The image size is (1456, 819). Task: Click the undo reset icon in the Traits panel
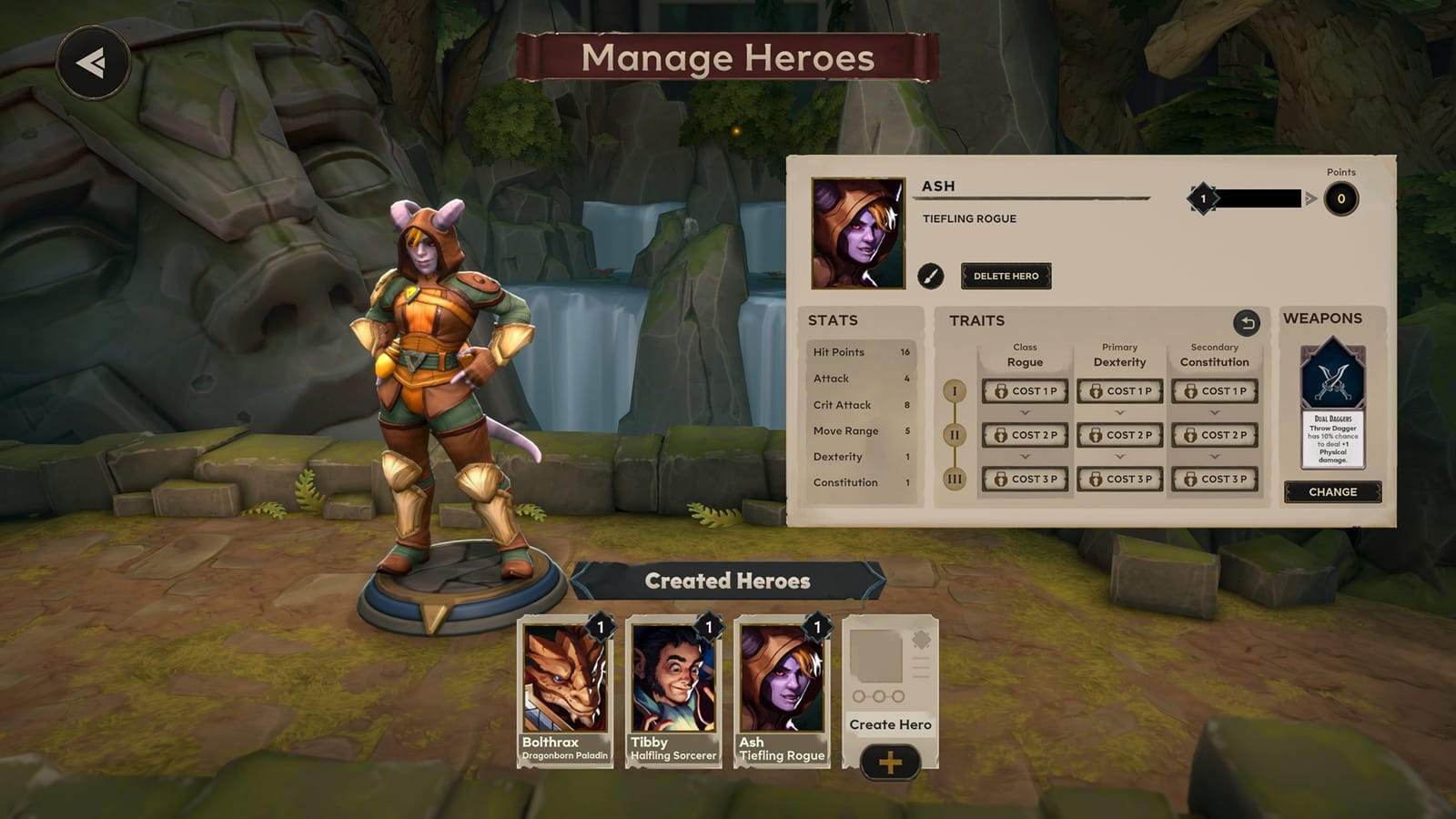click(x=1249, y=320)
